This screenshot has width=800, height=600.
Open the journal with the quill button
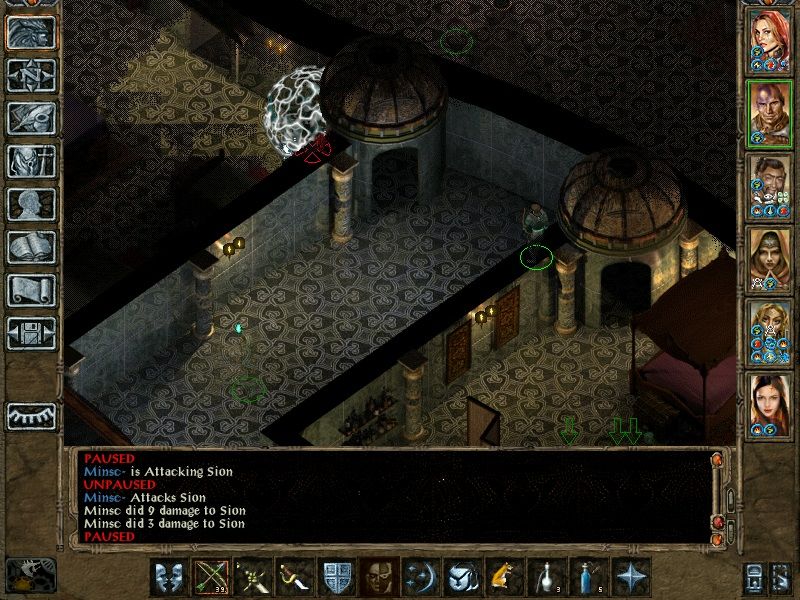pyautogui.click(x=31, y=117)
